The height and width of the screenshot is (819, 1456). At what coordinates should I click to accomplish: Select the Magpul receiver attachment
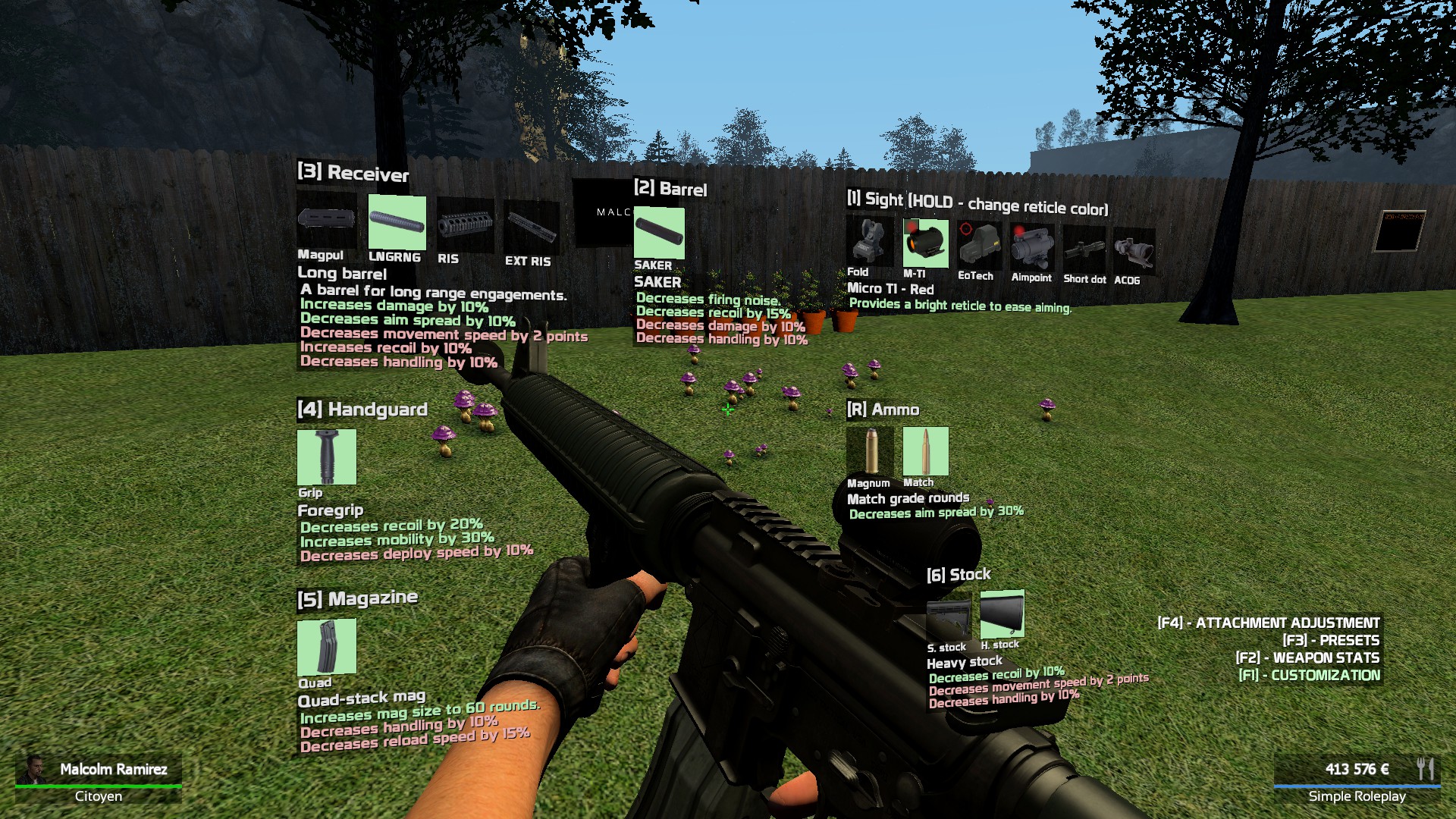(x=326, y=221)
